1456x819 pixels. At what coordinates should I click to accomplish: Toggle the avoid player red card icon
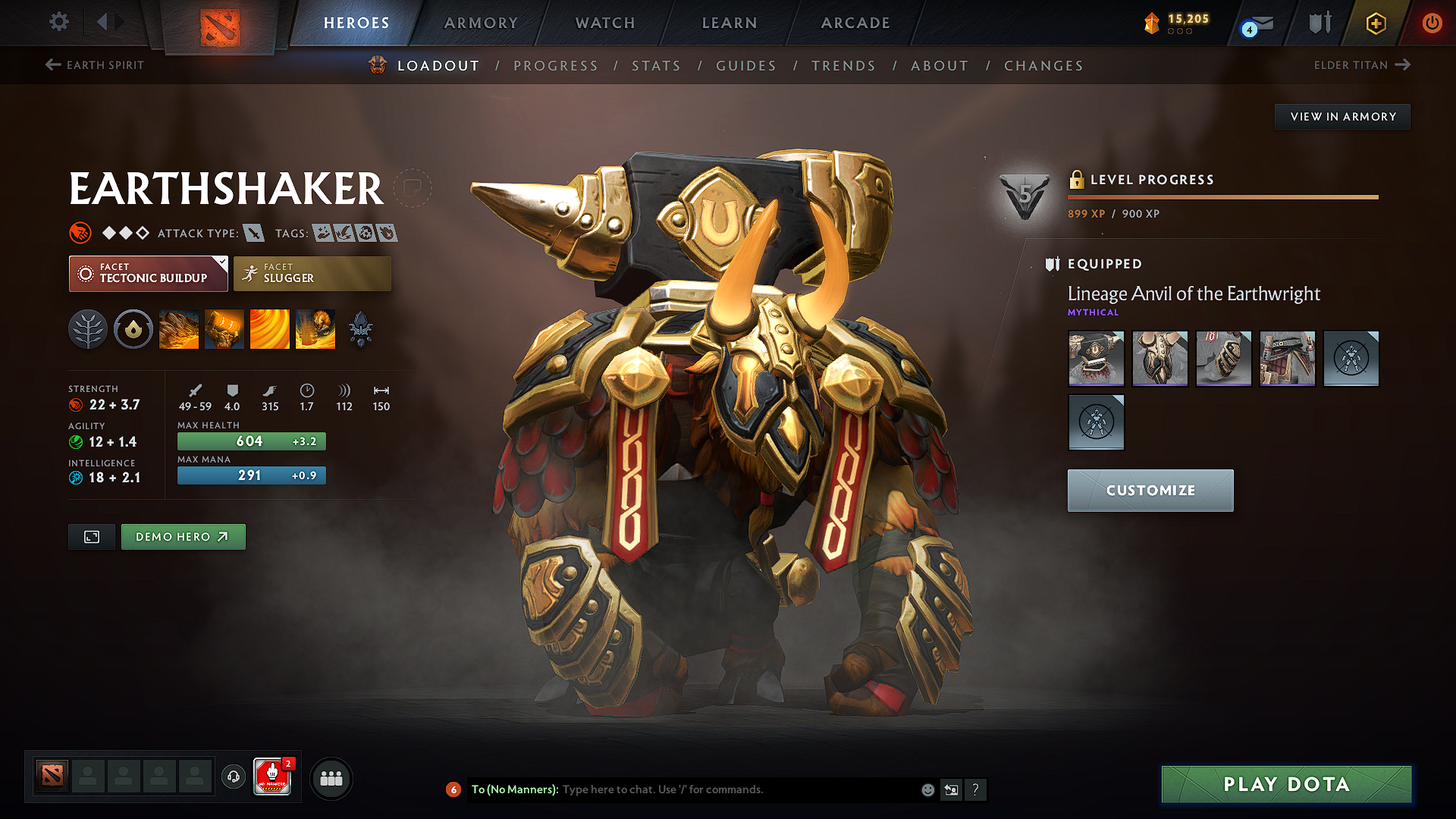click(x=273, y=777)
